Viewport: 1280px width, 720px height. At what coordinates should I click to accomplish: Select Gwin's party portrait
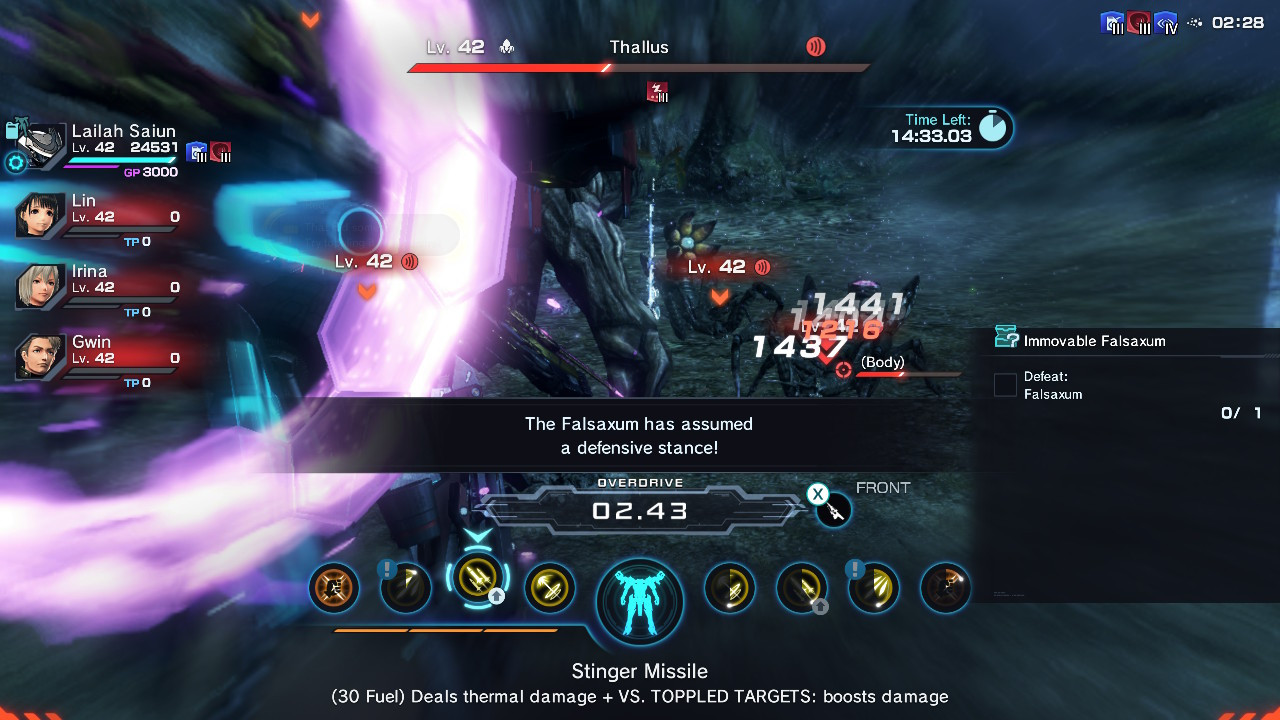pos(41,357)
